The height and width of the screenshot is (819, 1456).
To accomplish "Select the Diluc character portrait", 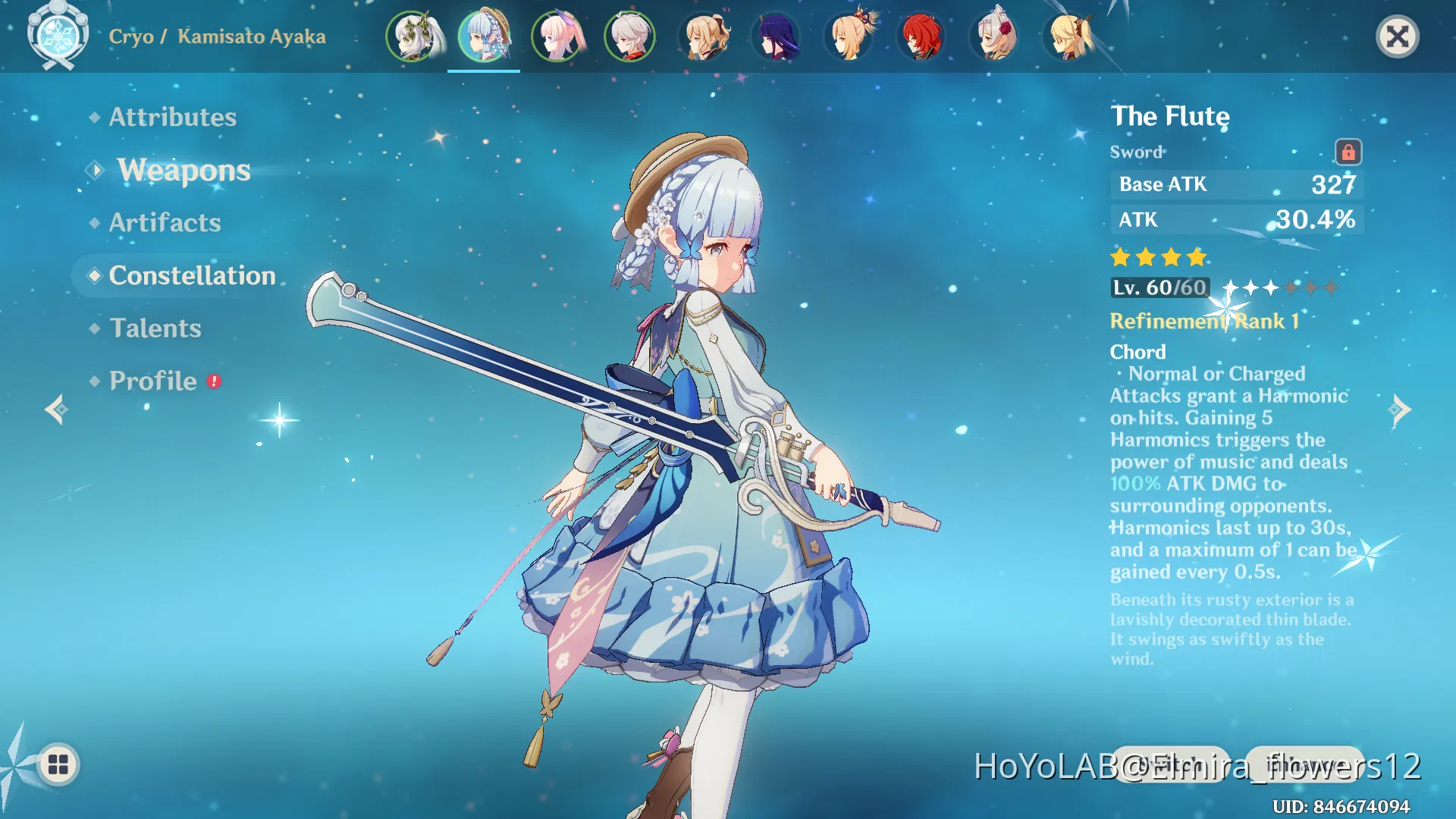I will pos(921,36).
